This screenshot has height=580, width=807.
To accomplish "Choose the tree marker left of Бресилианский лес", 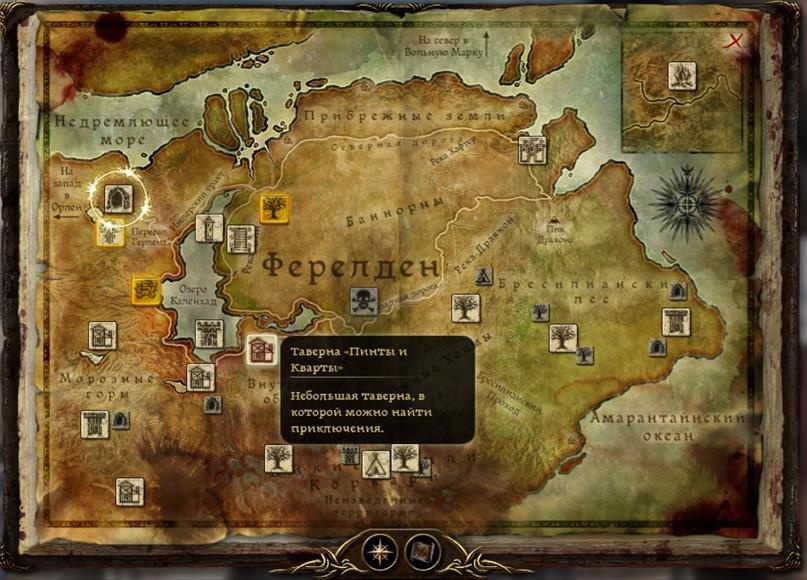I will 465,308.
